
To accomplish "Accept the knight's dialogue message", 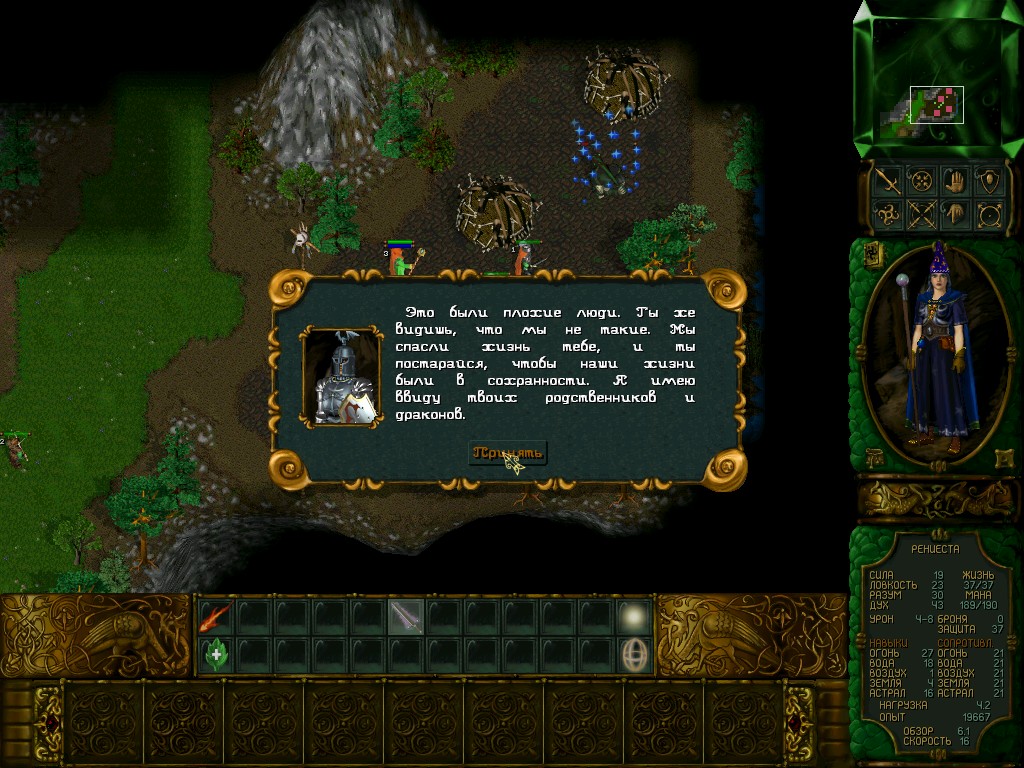I will pos(508,453).
